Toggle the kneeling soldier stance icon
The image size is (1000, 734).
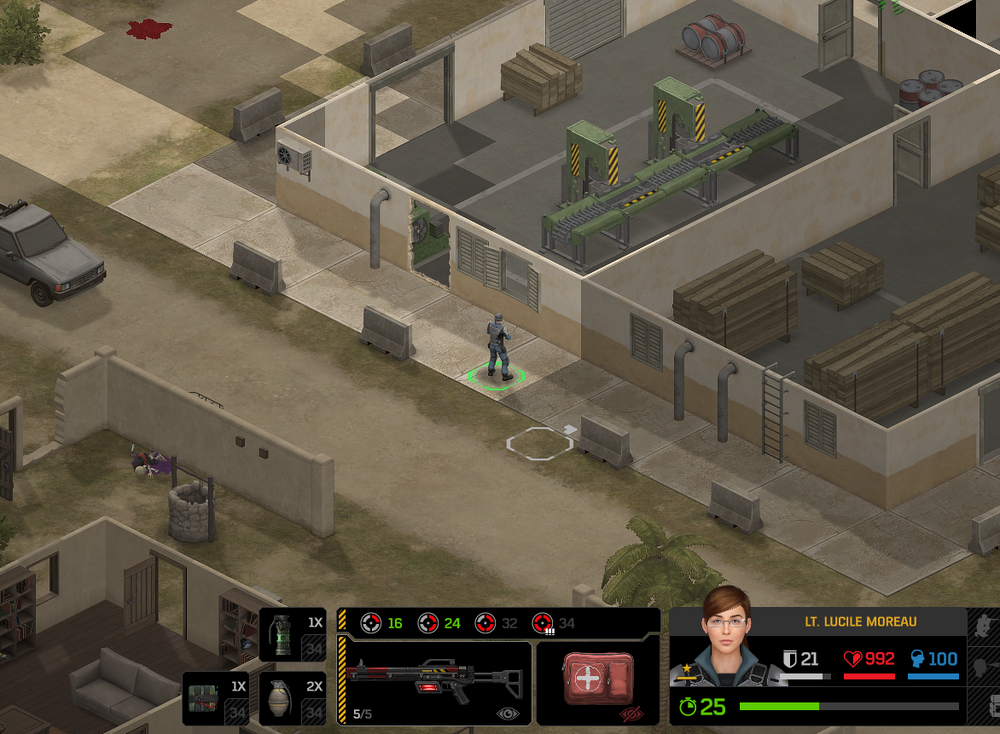(984, 625)
